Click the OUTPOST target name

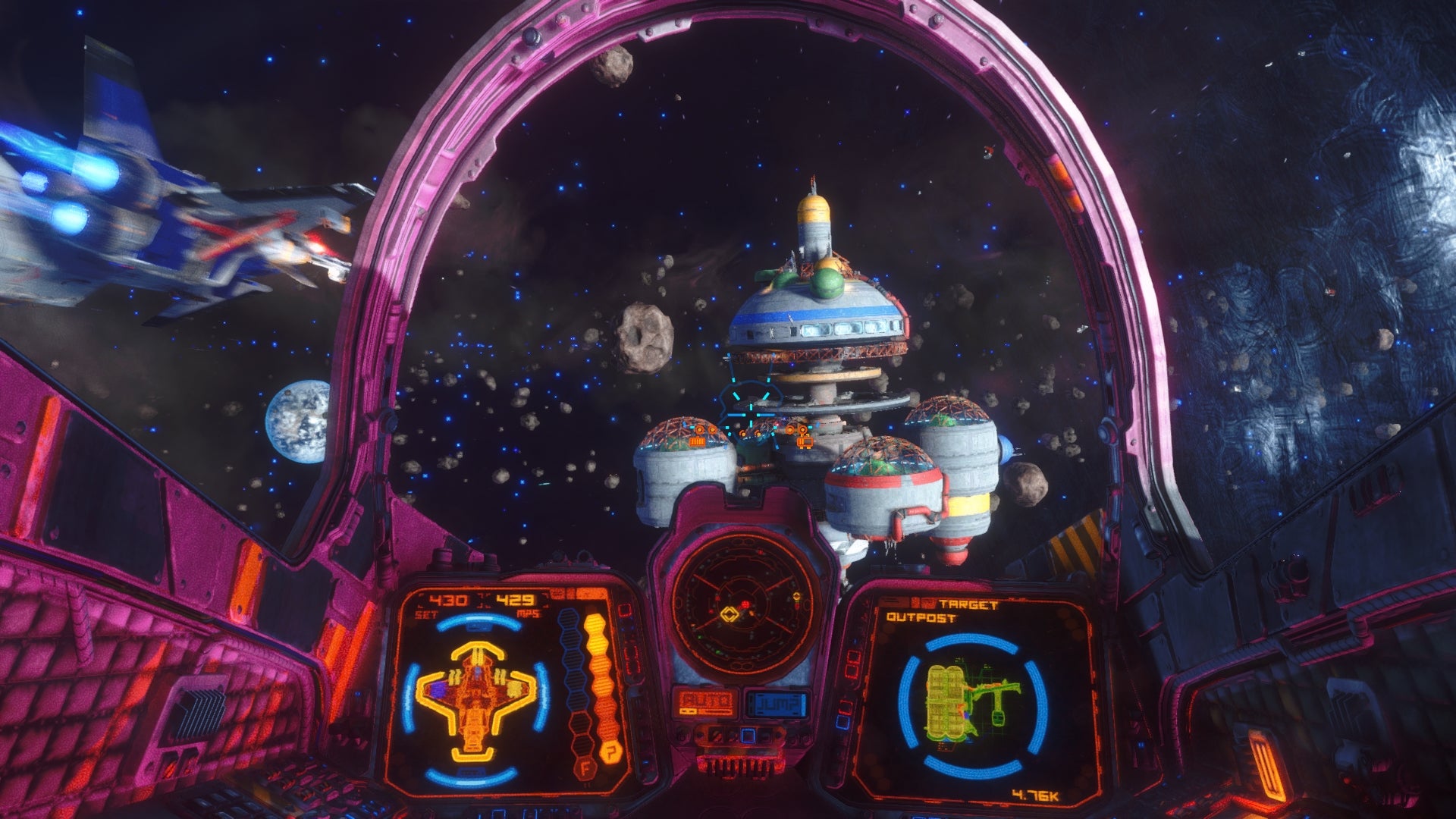(921, 617)
